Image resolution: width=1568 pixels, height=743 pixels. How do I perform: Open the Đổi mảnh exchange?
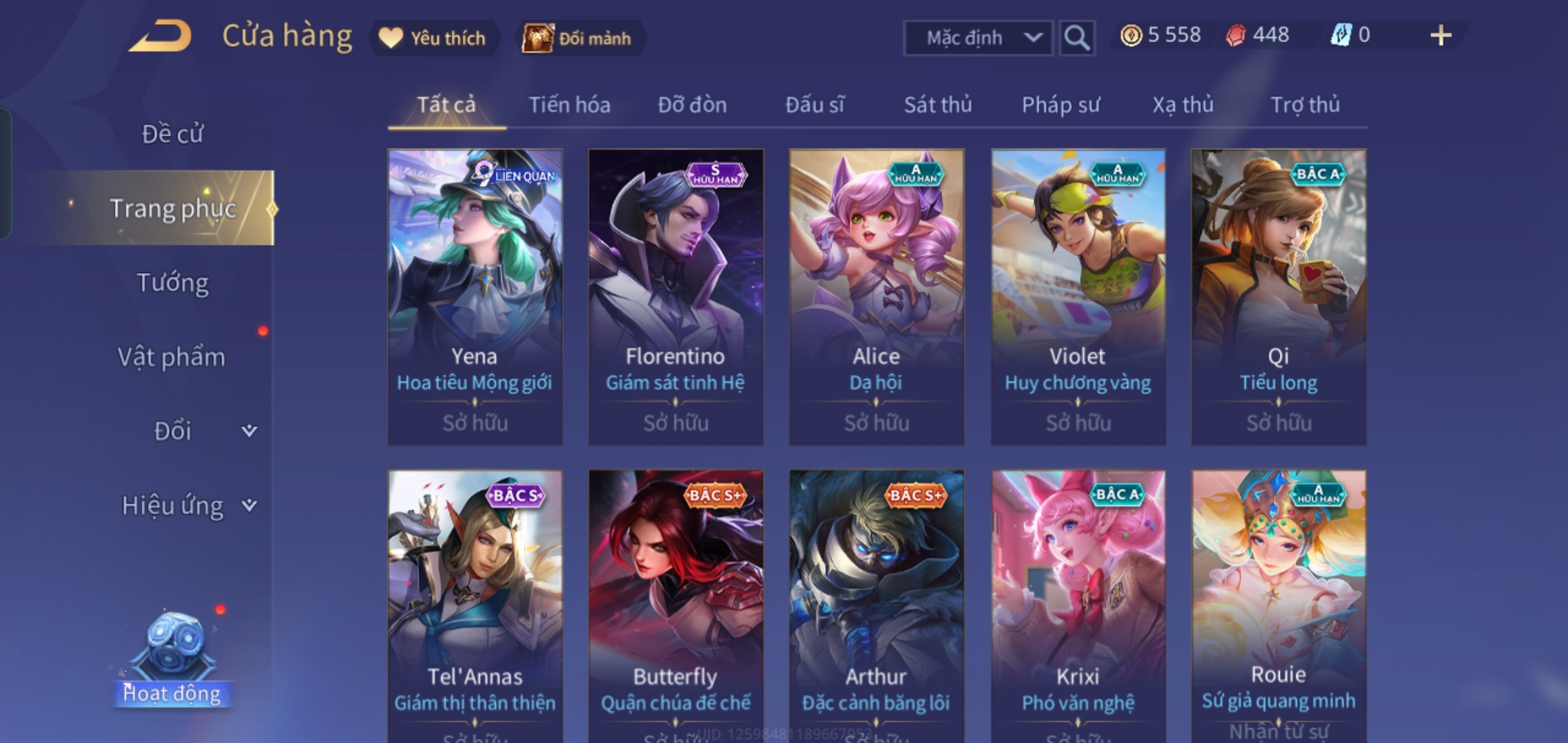tap(578, 38)
